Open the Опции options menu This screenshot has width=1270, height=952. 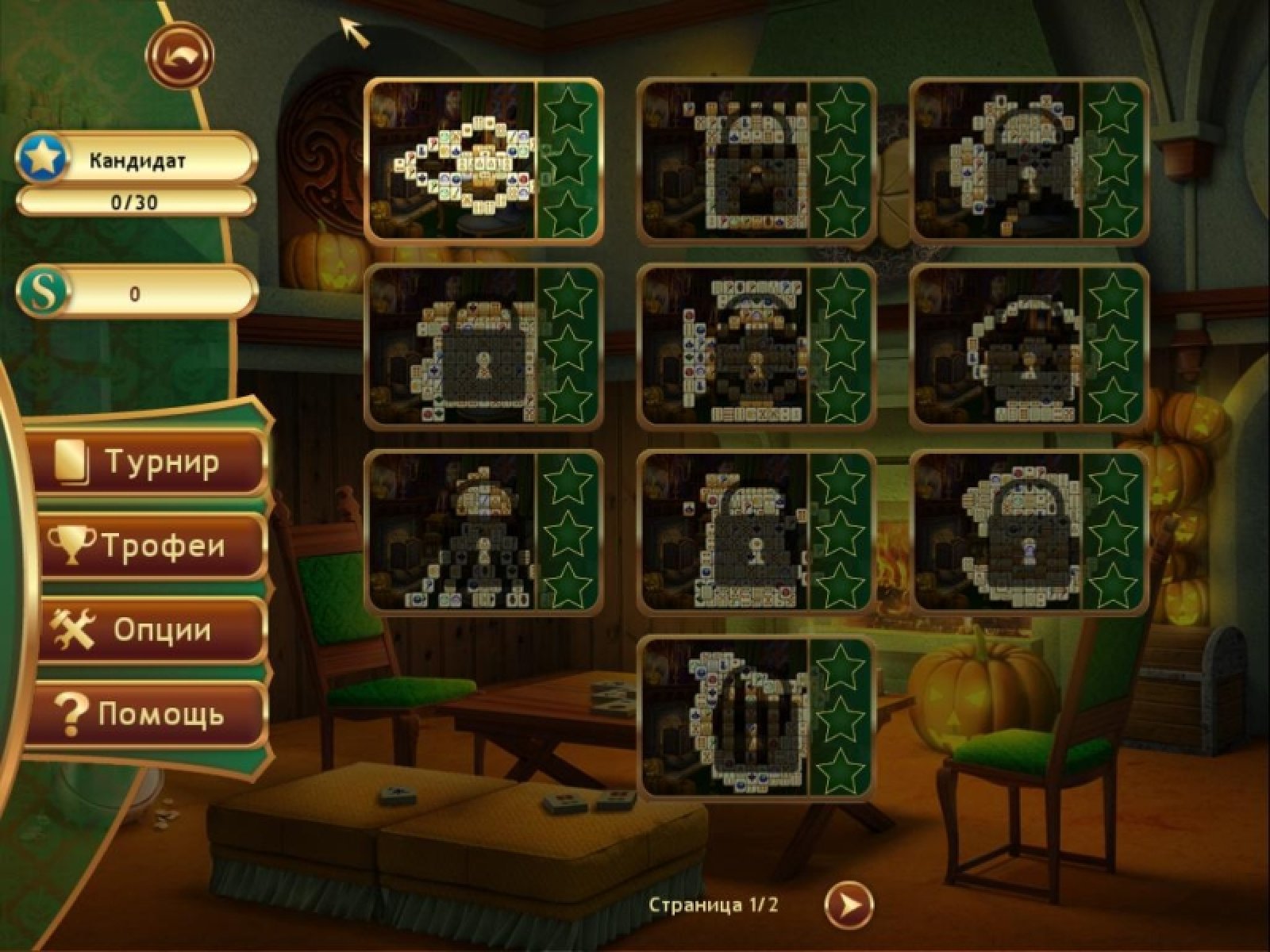coord(151,631)
